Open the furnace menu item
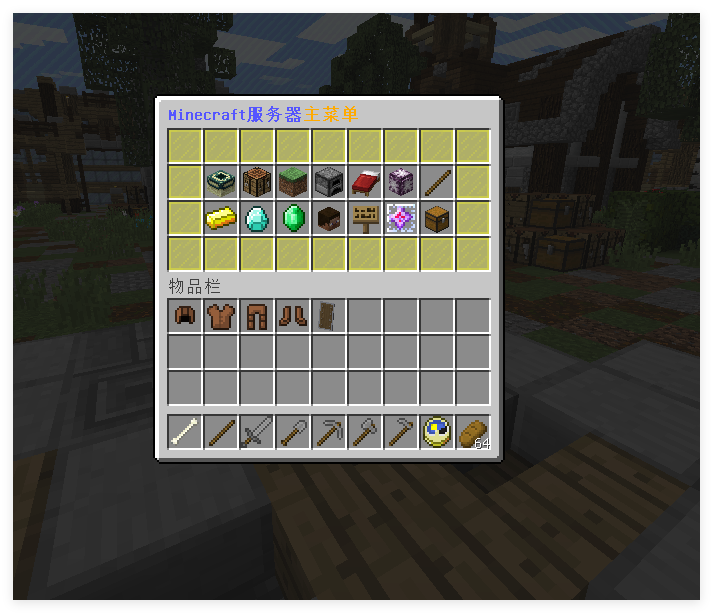This screenshot has width=713, height=613. (329, 182)
